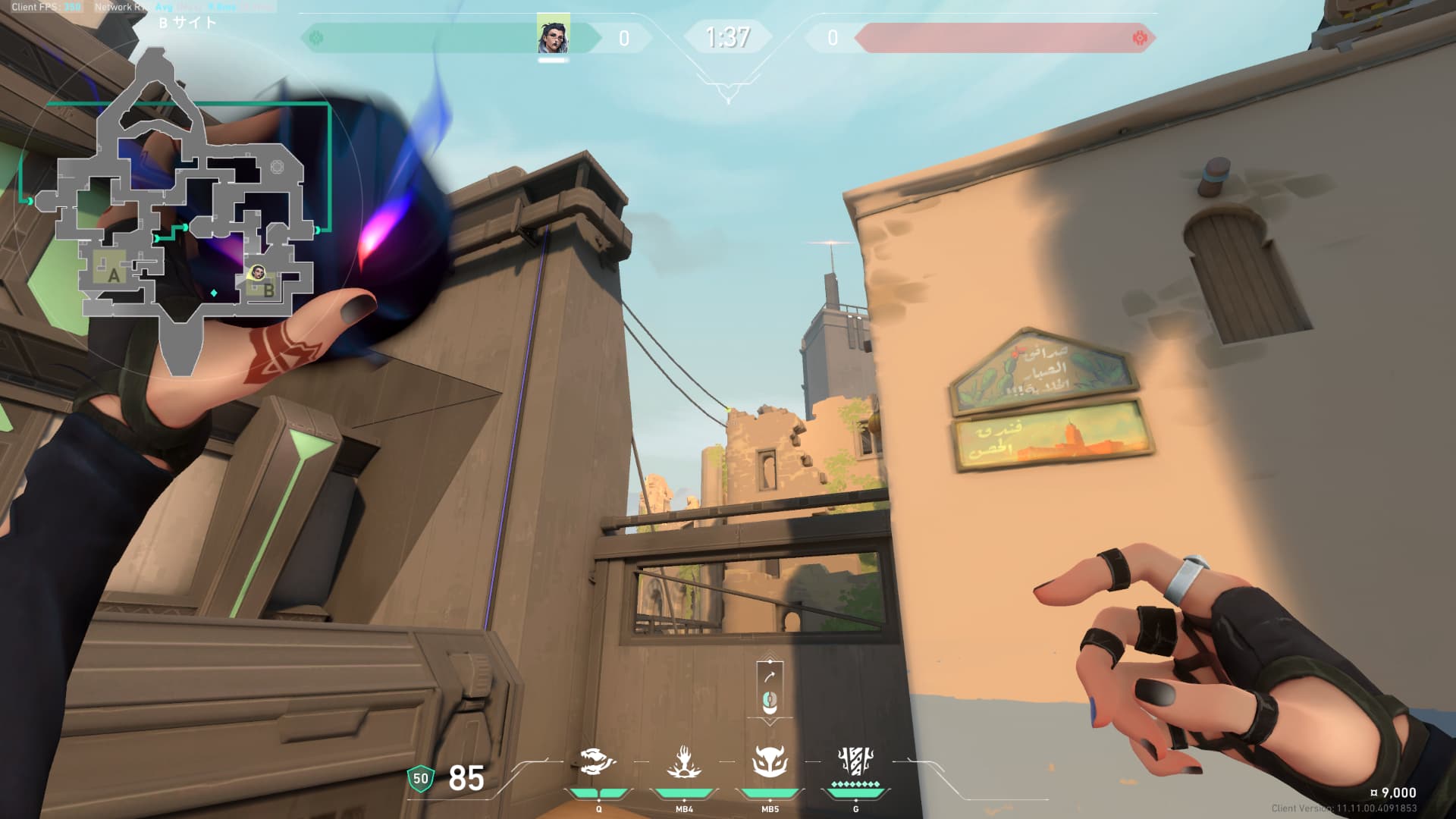Select the A site marker on minimap

coord(114,275)
